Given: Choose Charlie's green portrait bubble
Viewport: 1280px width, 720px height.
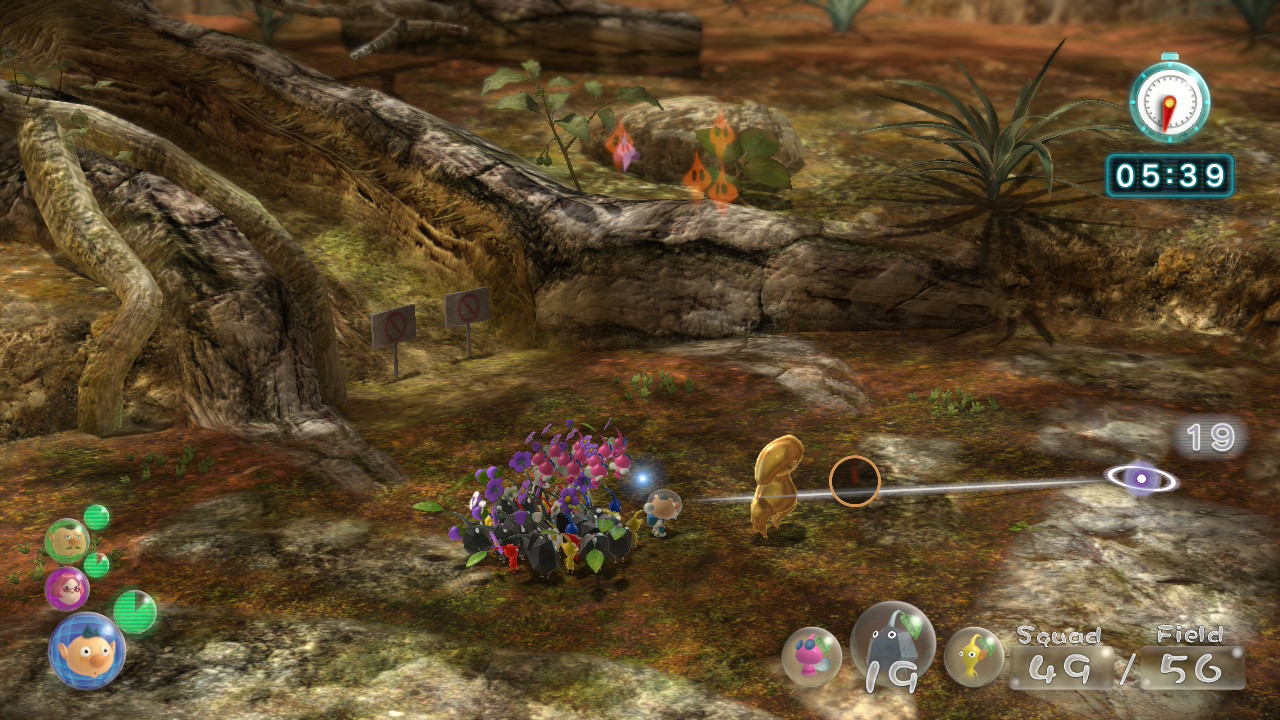Looking at the screenshot, I should click(67, 541).
